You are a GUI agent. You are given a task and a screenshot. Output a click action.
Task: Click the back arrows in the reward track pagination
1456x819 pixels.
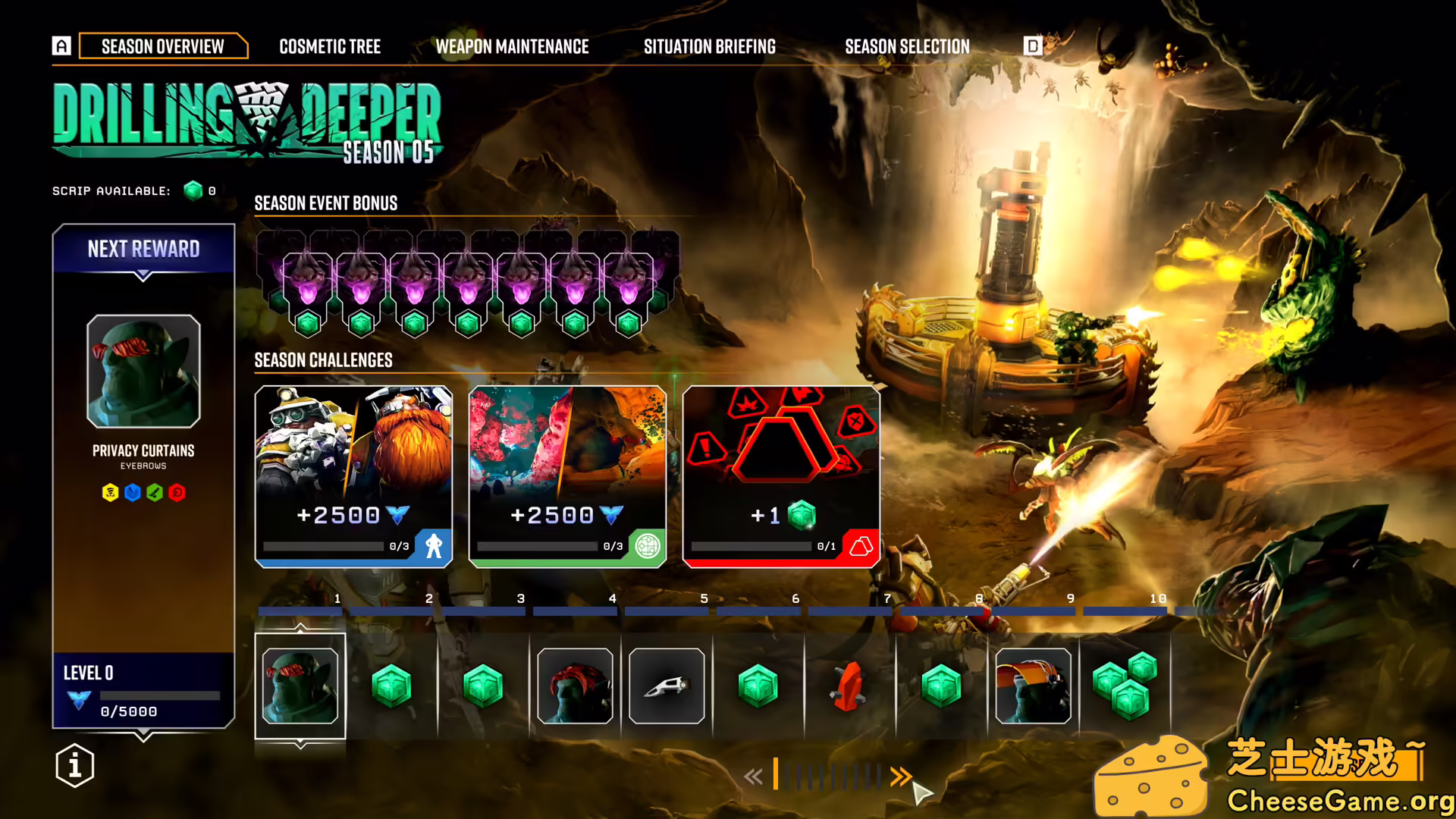(x=754, y=777)
